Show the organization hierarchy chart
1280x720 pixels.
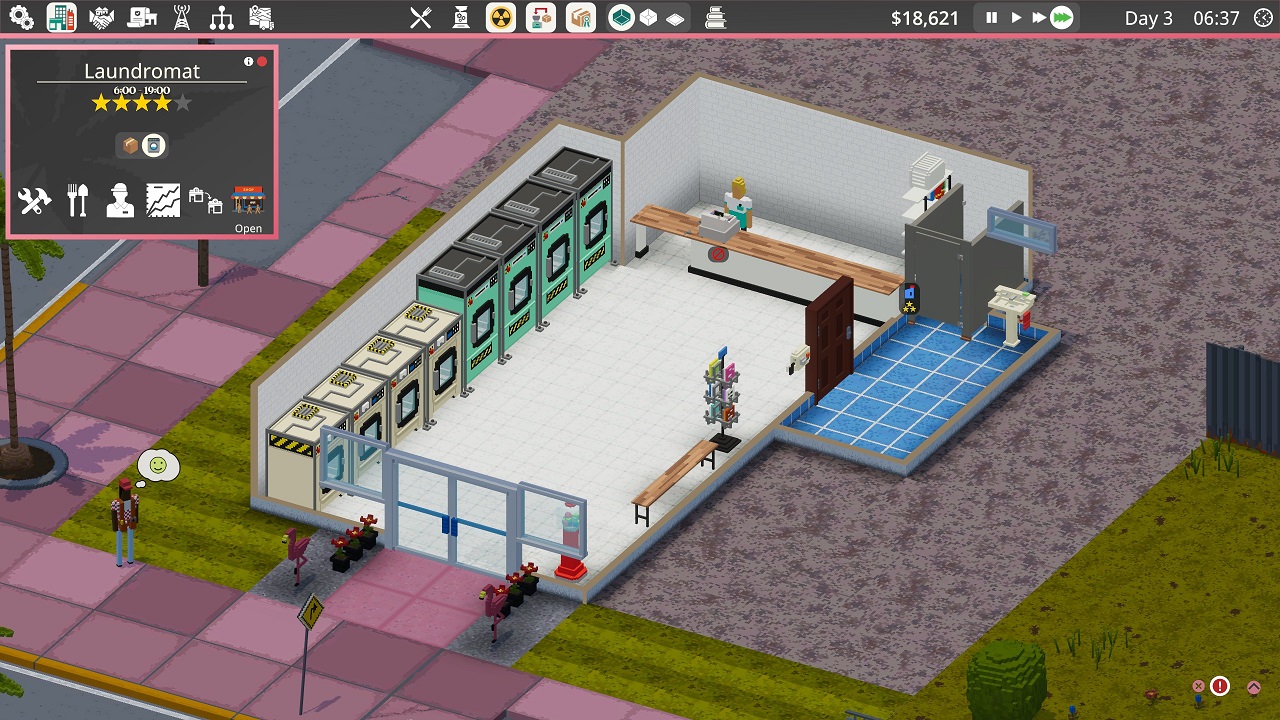click(x=221, y=18)
